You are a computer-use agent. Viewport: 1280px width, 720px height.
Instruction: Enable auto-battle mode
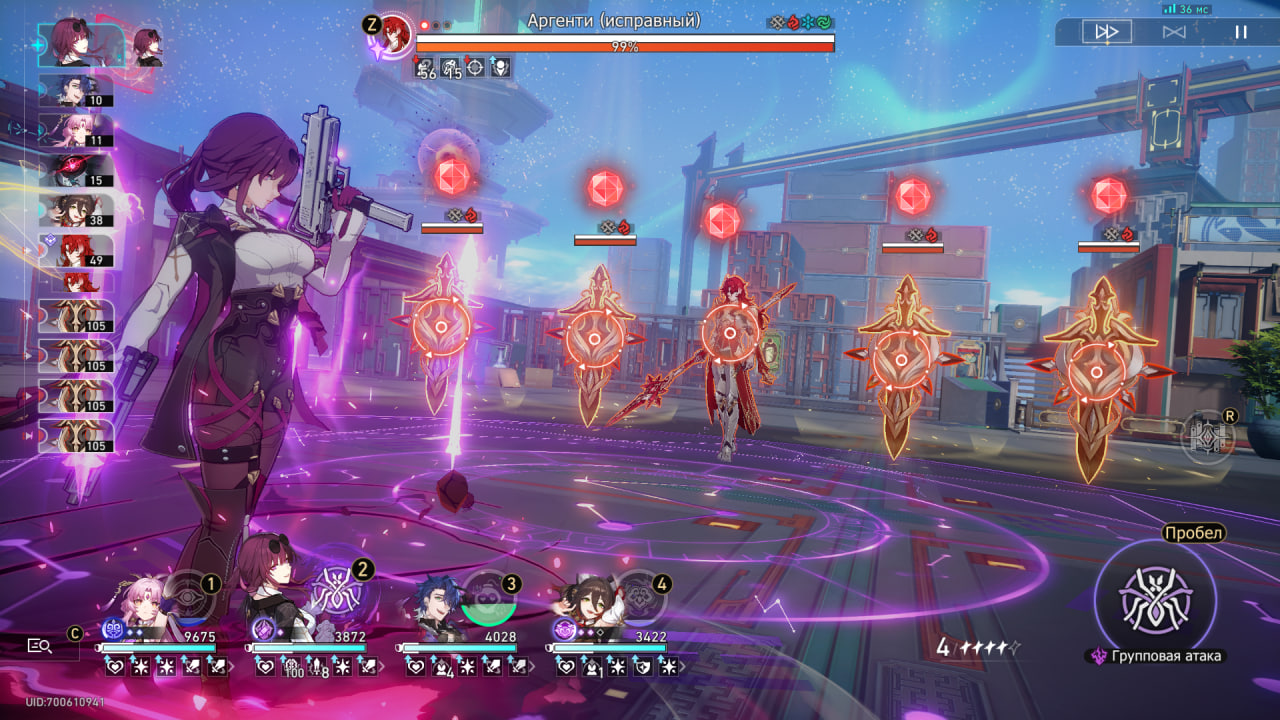tap(1174, 32)
